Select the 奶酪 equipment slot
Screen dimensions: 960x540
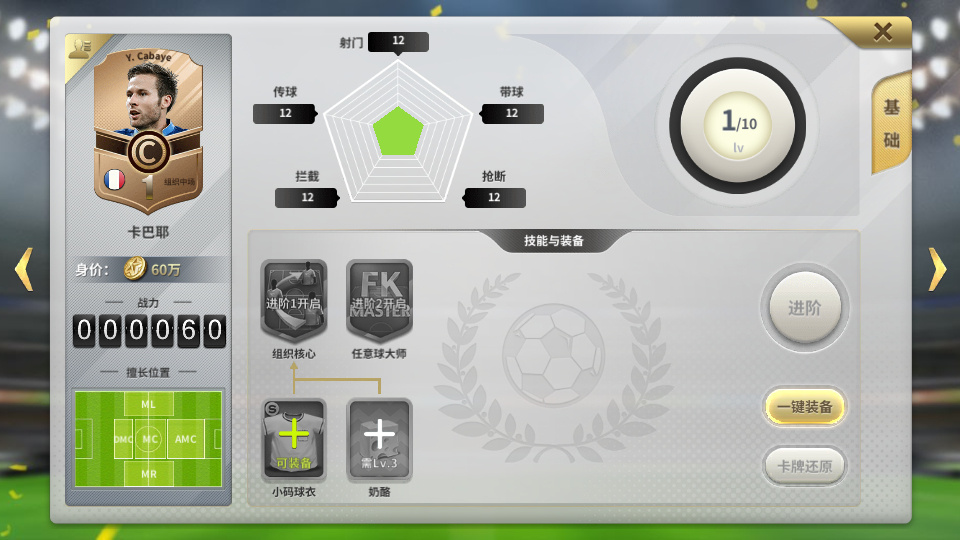379,440
